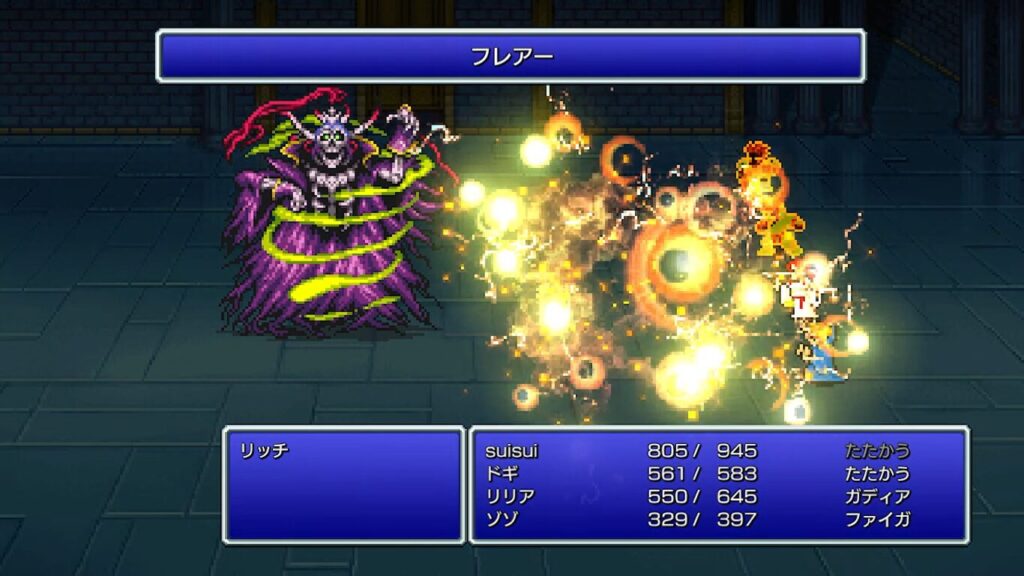The image size is (1024, 576).
Task: Select suisui in the party list
Action: click(x=510, y=451)
